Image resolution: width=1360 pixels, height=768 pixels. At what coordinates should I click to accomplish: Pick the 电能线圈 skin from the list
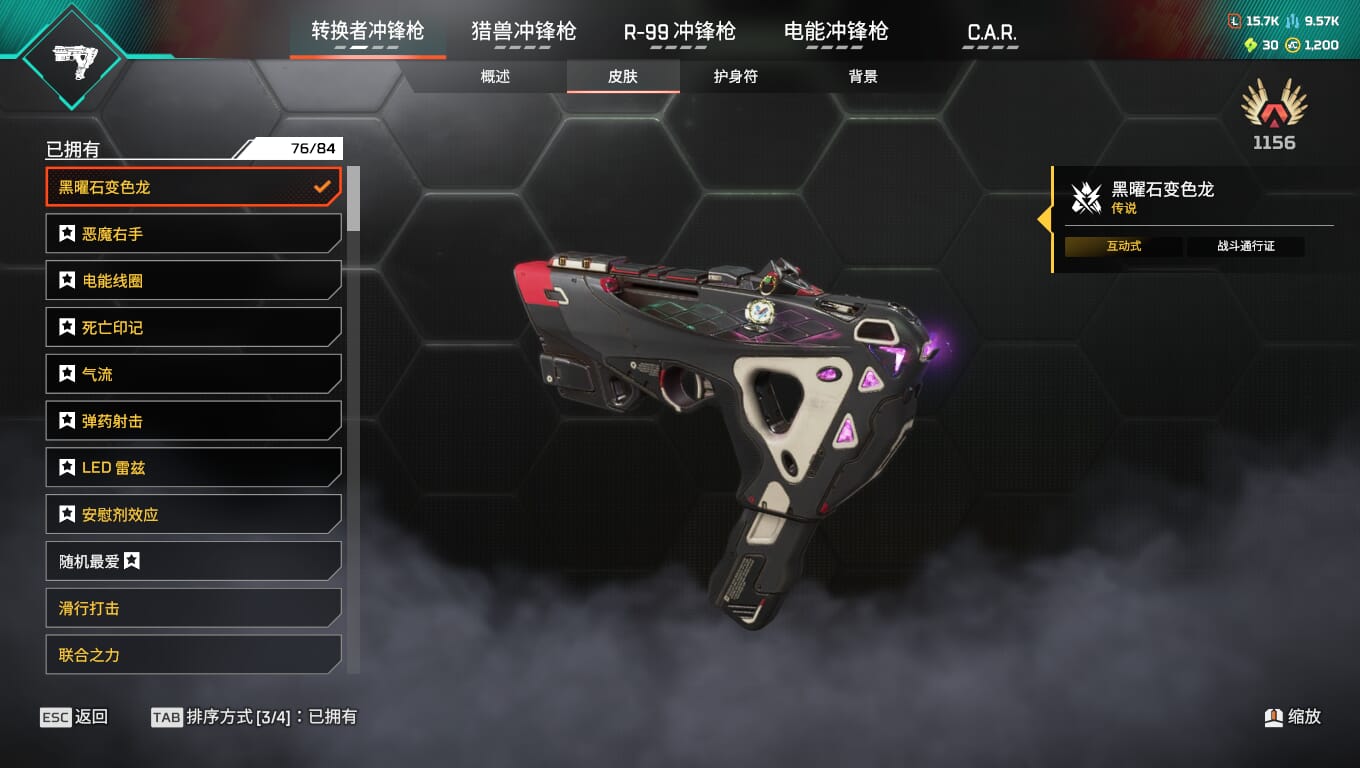[193, 281]
